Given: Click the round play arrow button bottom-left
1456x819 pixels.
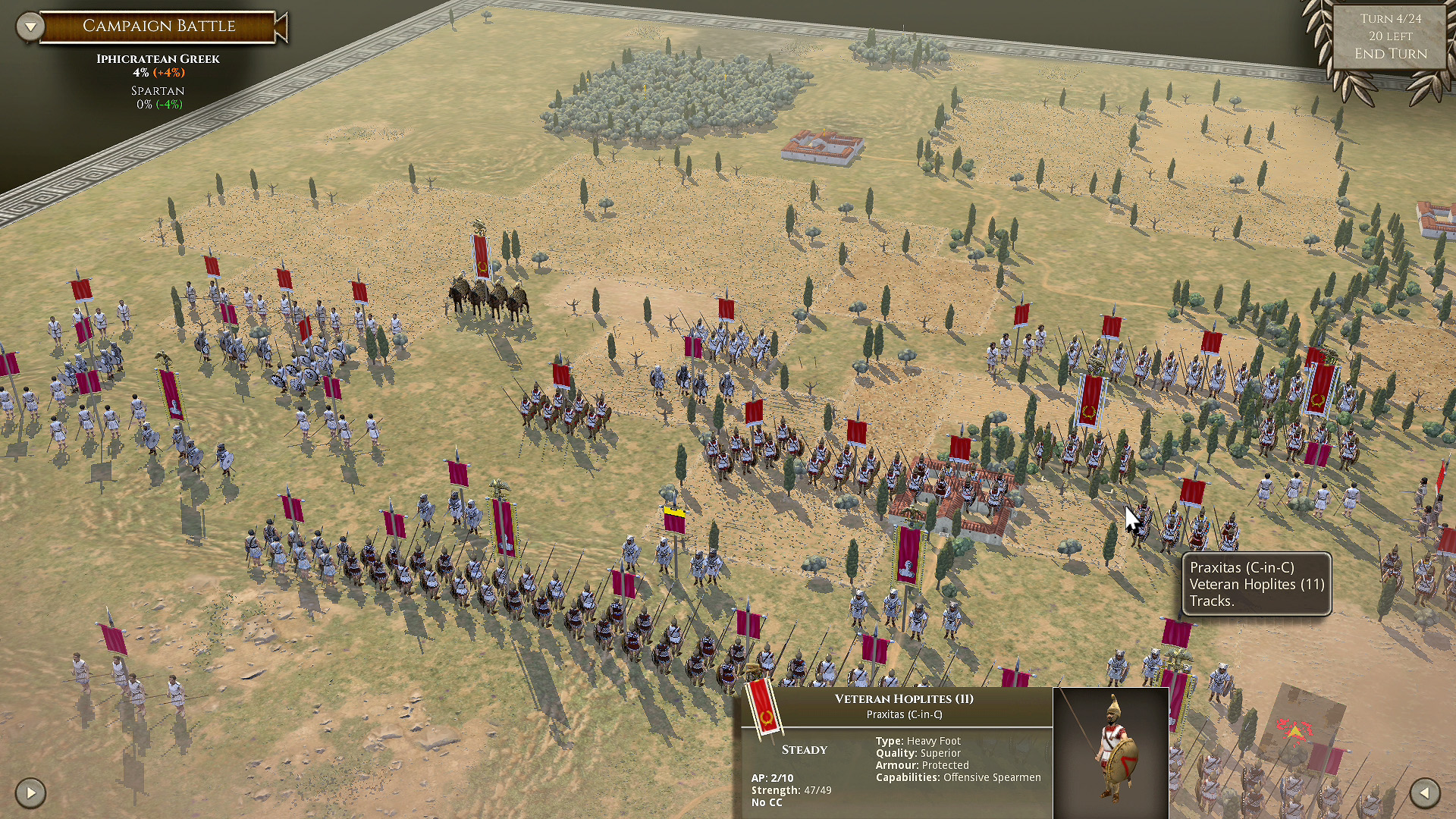Looking at the screenshot, I should tap(30, 793).
